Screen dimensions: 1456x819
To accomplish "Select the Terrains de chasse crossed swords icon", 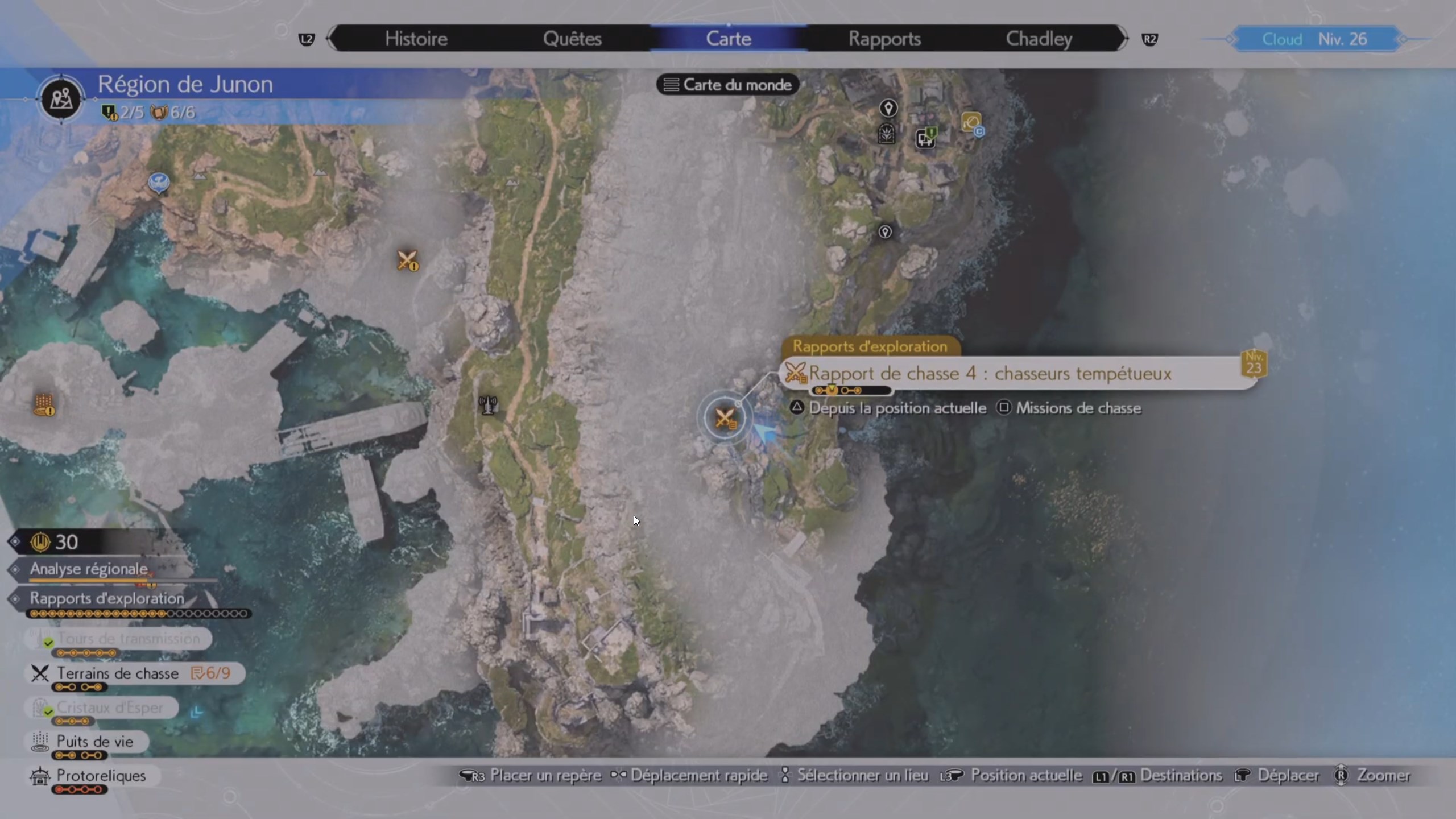I will (39, 673).
